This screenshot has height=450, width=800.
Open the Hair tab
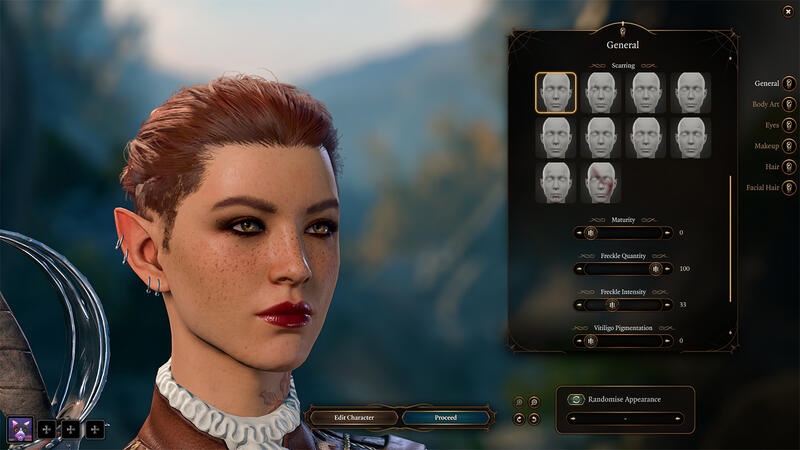point(790,167)
